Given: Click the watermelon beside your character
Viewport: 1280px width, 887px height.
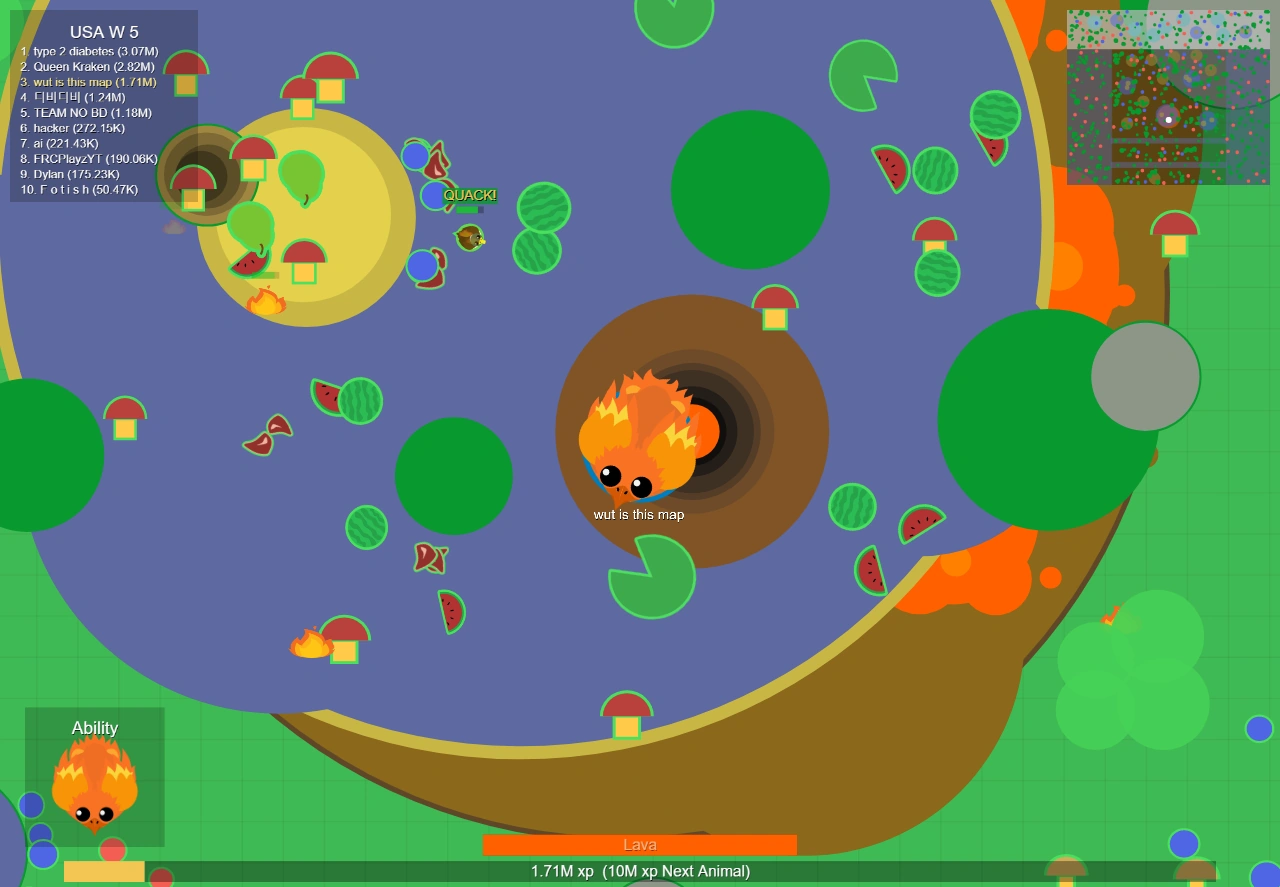Looking at the screenshot, I should 853,508.
